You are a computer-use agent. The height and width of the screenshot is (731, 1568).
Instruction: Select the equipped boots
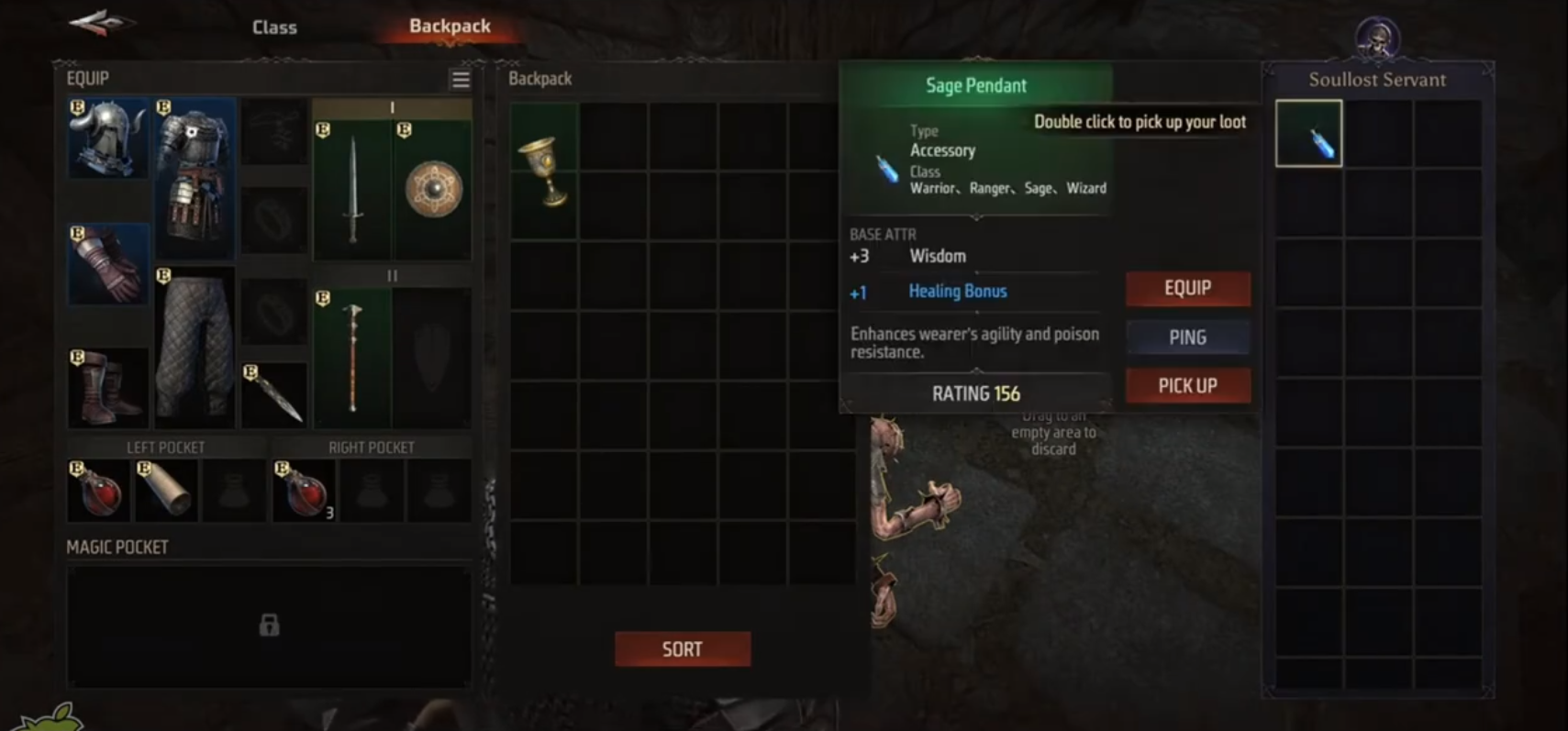(108, 387)
